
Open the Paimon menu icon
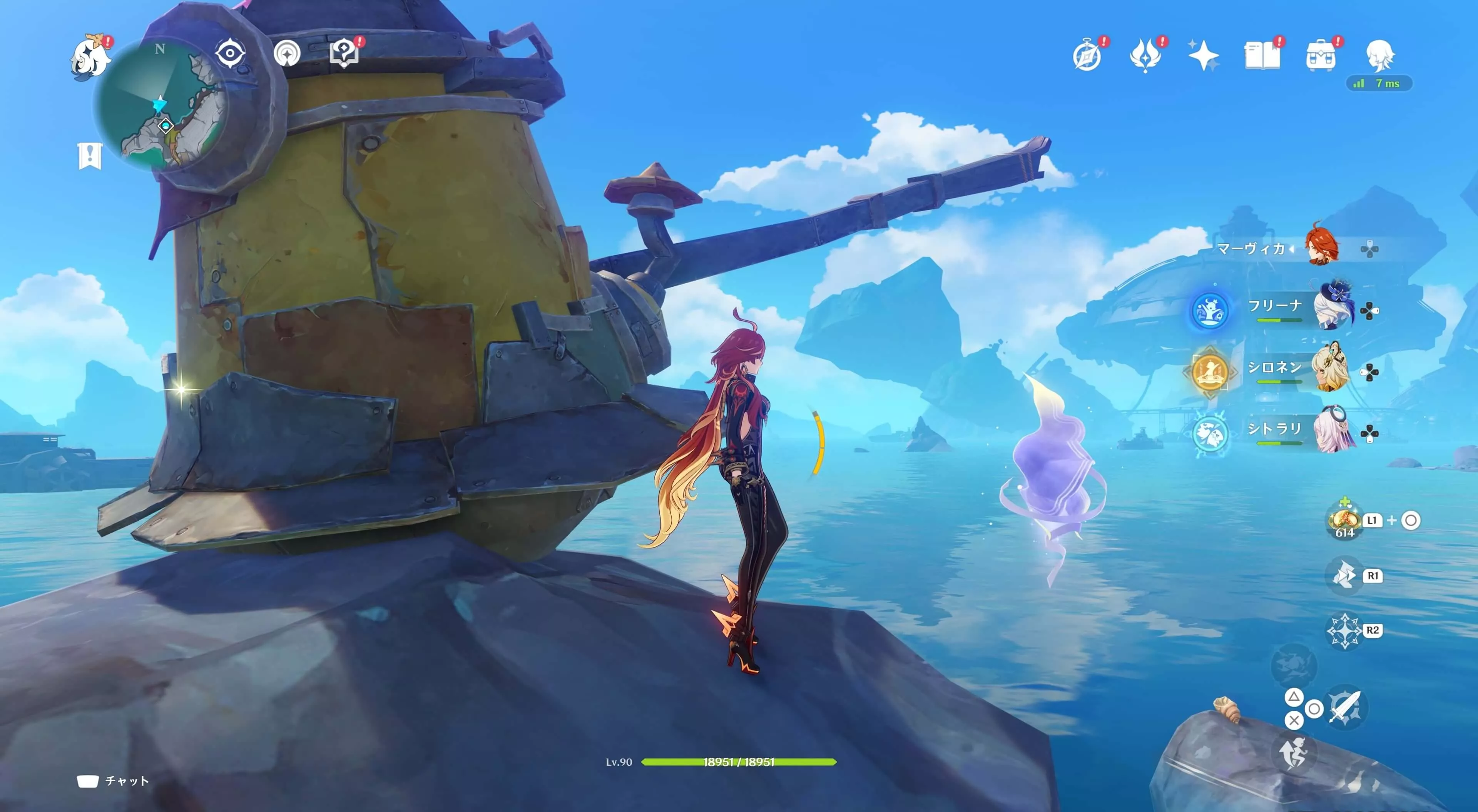pyautogui.click(x=90, y=56)
